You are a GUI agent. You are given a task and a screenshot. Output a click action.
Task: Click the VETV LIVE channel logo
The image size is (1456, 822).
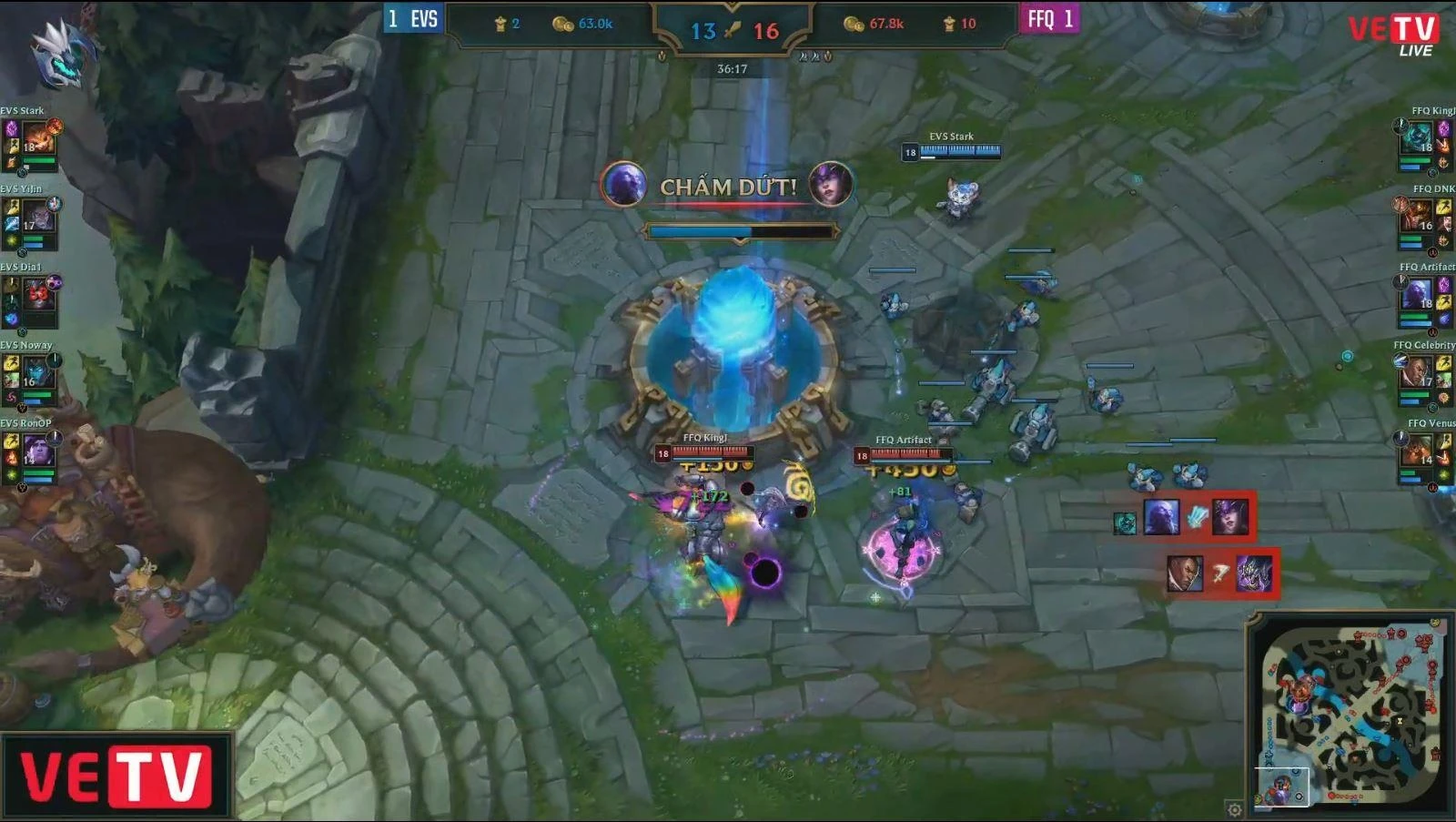pos(1393,35)
